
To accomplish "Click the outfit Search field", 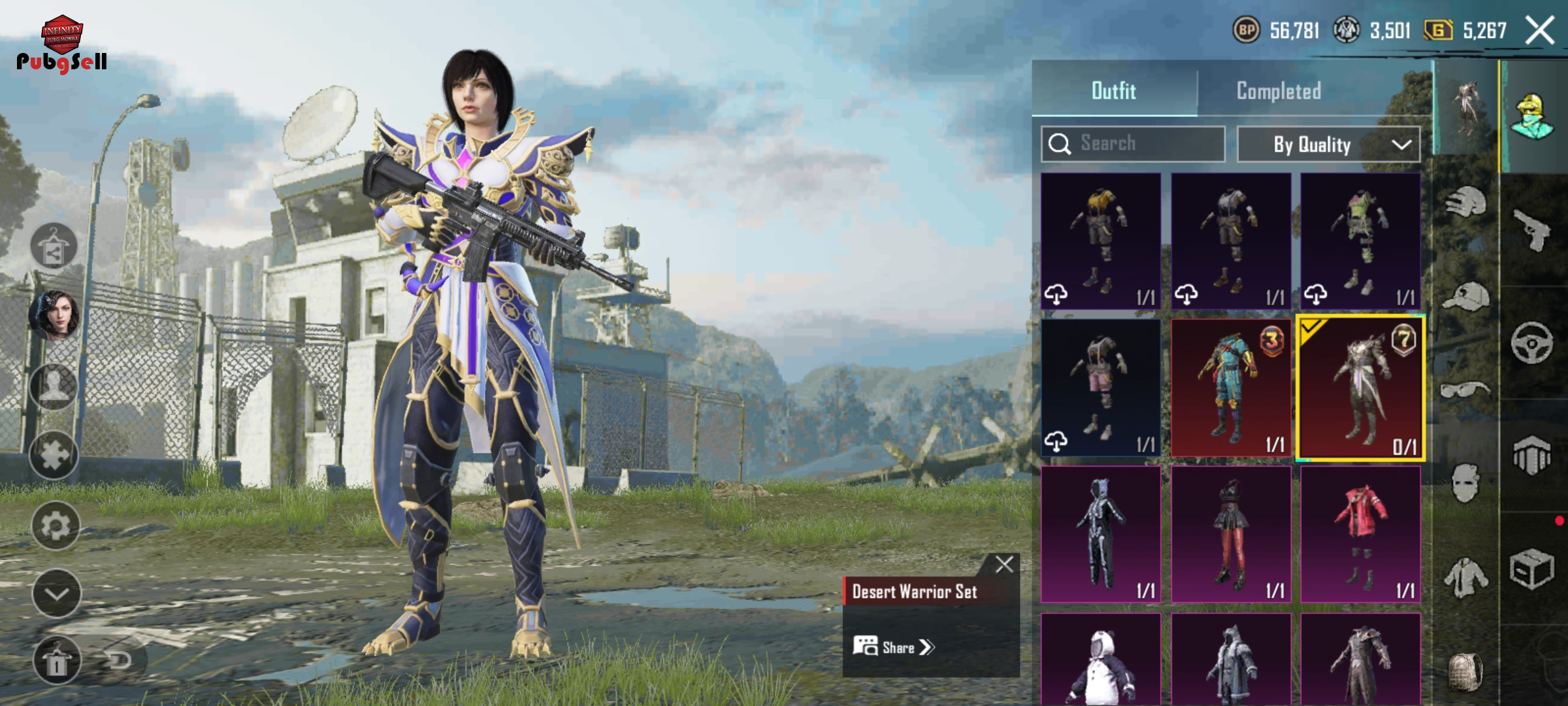I will coord(1134,144).
